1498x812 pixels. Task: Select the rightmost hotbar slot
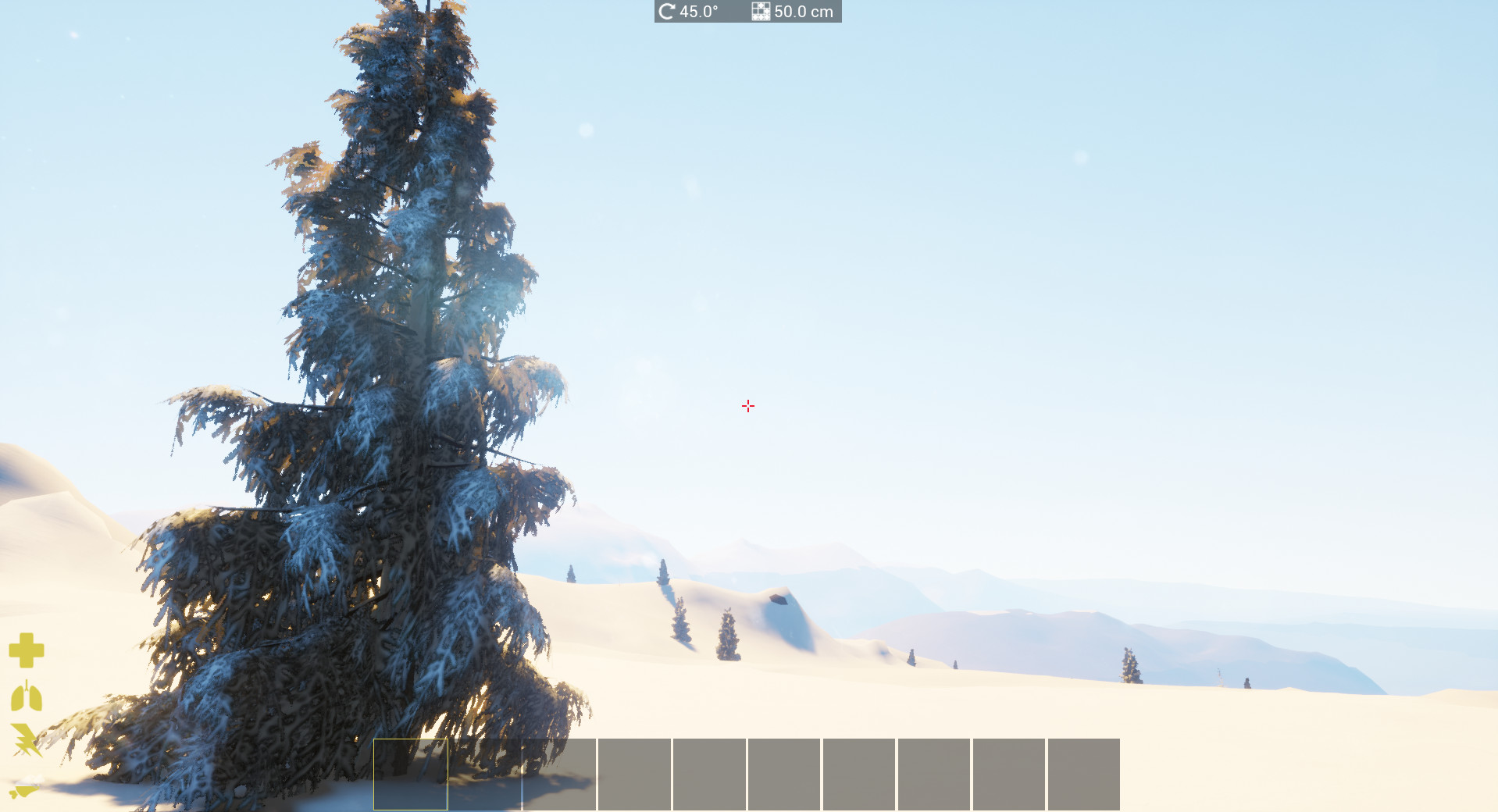tap(1085, 774)
